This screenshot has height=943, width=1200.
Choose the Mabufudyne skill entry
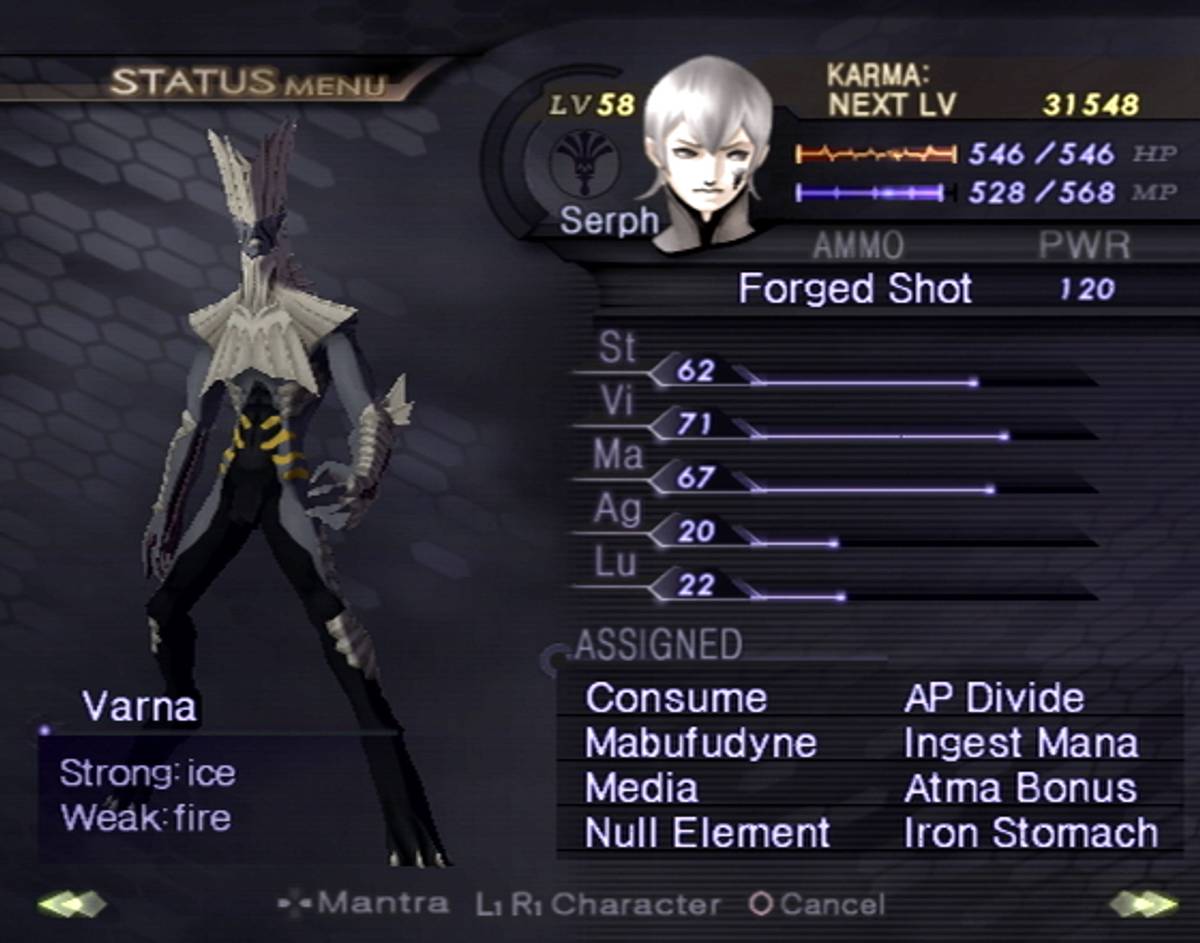(700, 743)
